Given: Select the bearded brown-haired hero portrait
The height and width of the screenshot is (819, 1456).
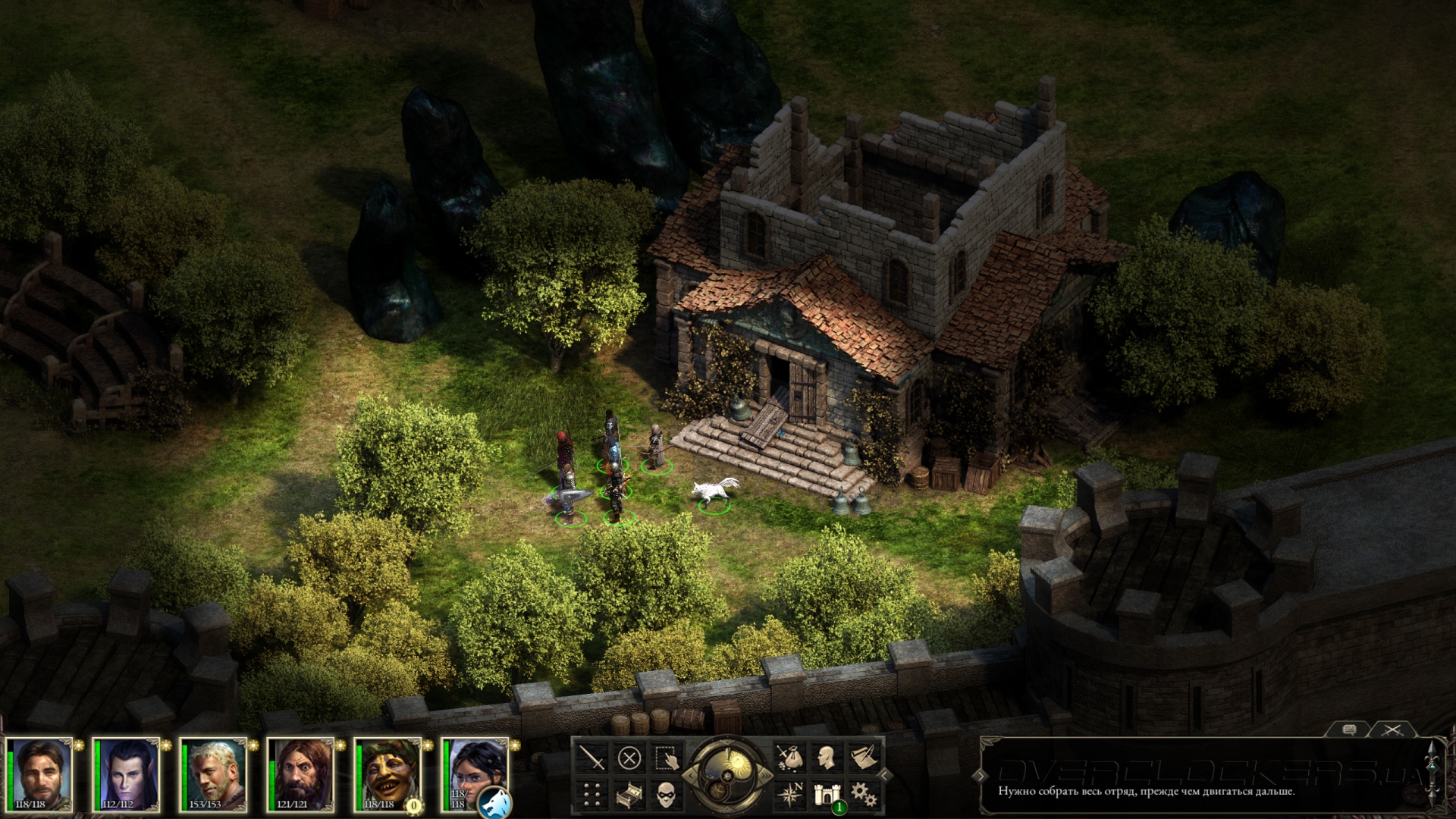Looking at the screenshot, I should click(40, 775).
